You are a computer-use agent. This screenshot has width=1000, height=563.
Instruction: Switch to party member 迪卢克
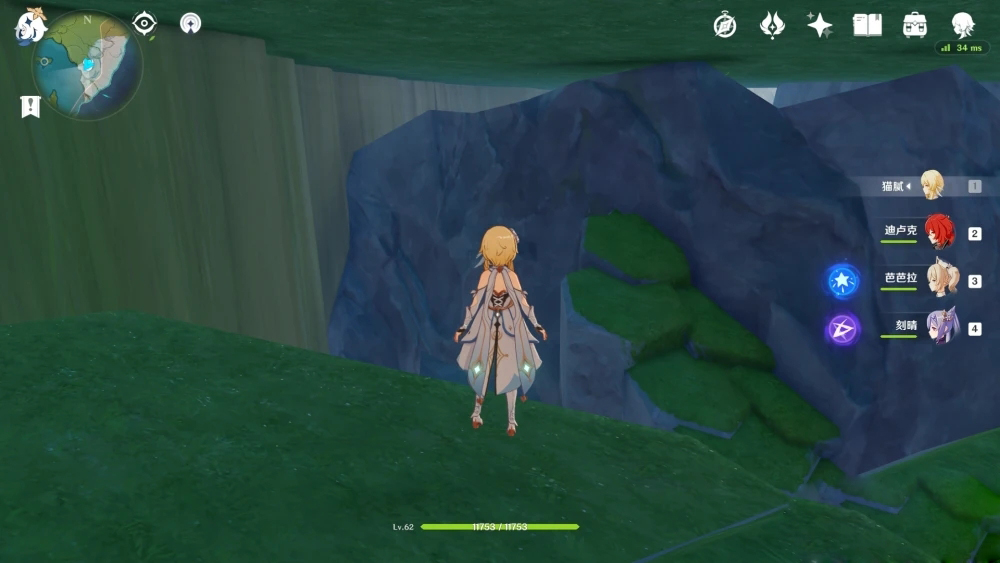(x=938, y=232)
